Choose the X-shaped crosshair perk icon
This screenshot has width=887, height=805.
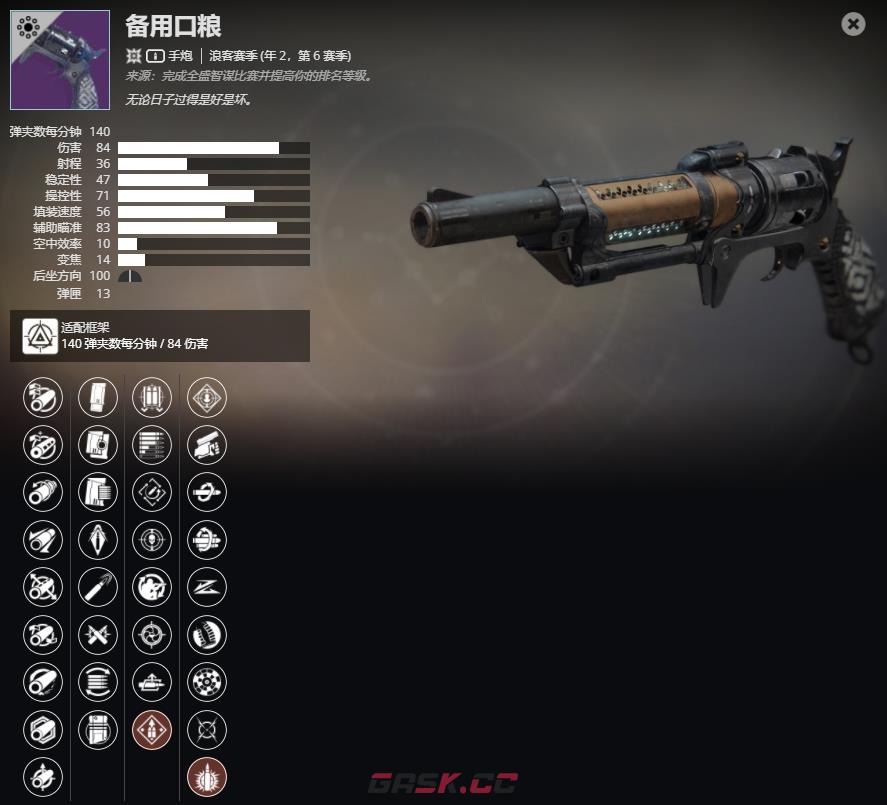tap(207, 730)
